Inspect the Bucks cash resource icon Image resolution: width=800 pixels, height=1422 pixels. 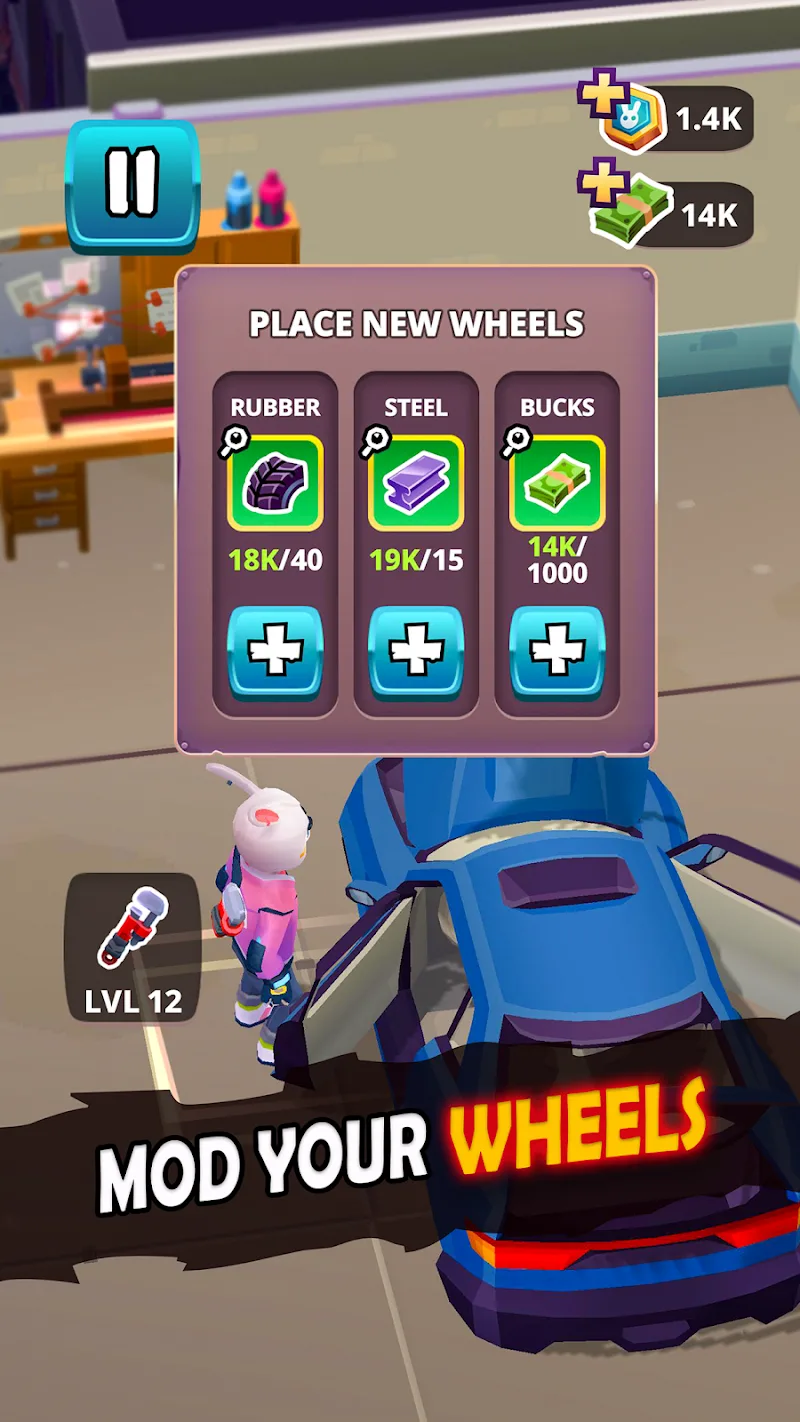point(557,483)
